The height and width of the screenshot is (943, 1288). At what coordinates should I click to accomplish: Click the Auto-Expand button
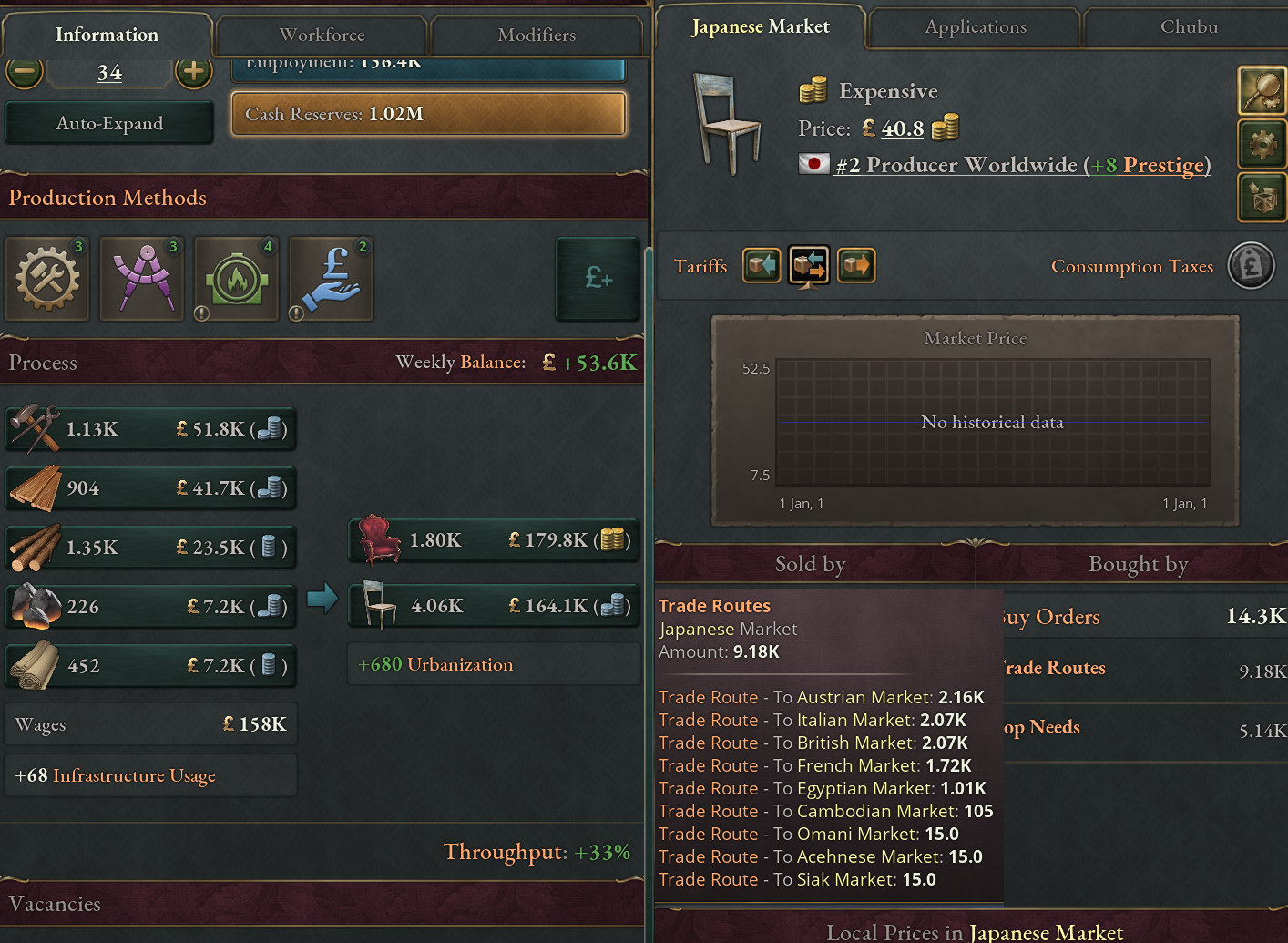[108, 122]
